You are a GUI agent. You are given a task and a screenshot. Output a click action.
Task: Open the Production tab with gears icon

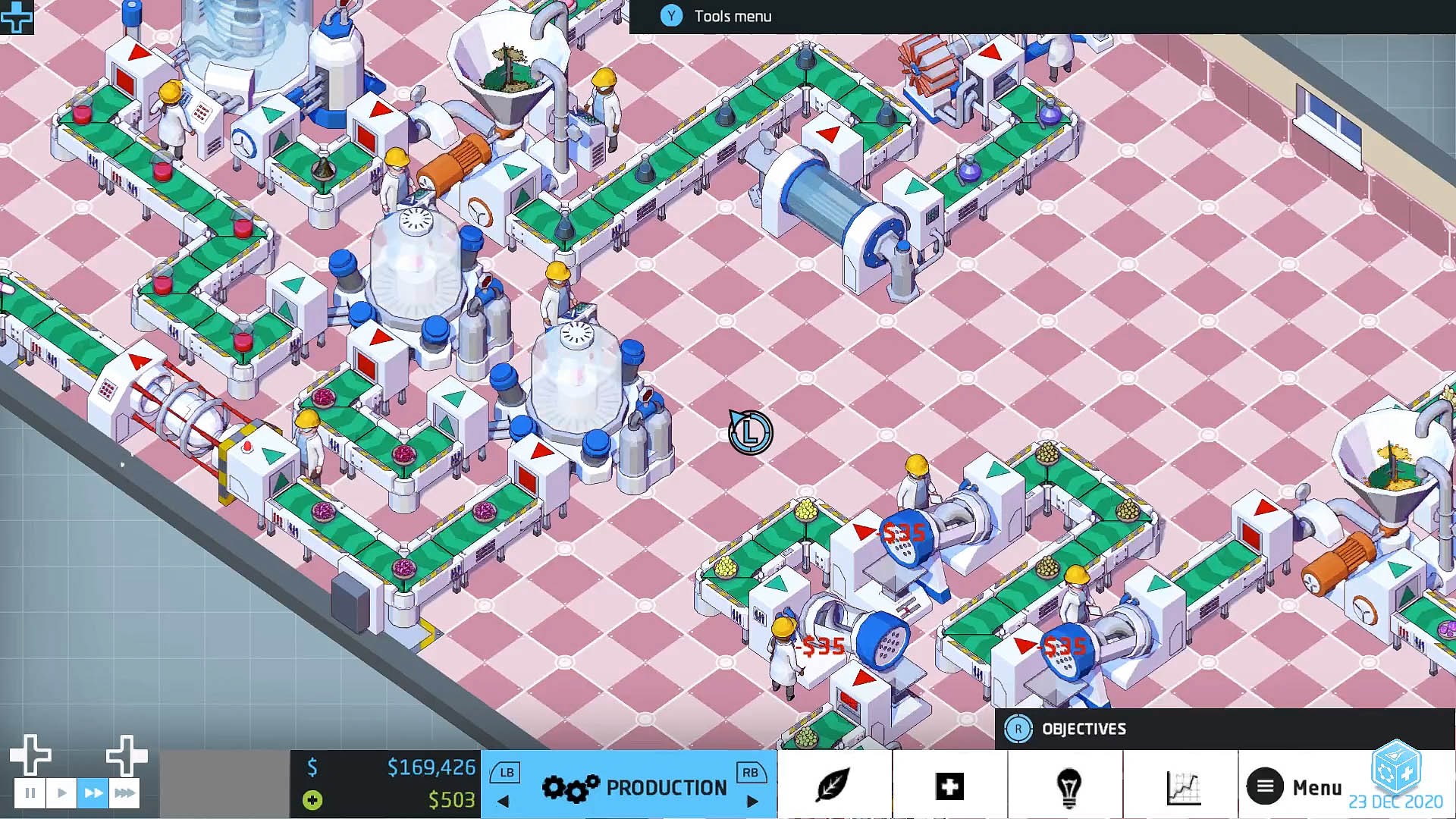pos(629,786)
